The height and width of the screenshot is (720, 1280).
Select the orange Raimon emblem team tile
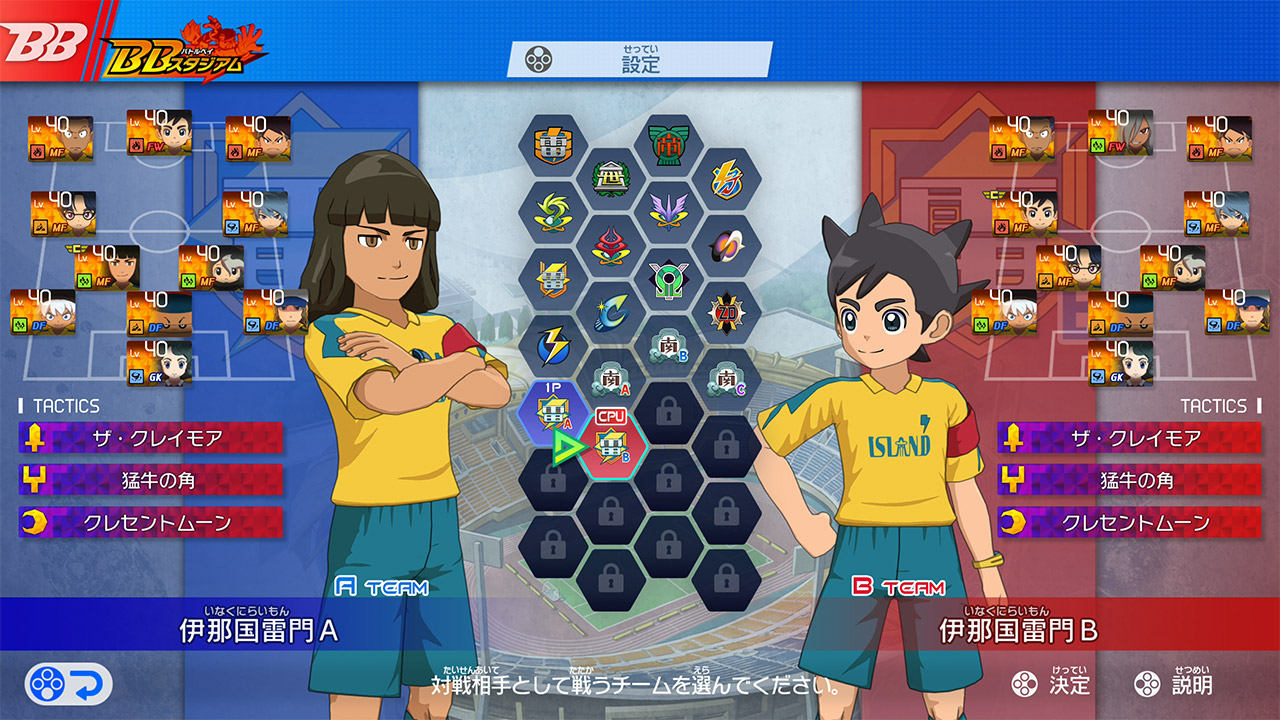553,146
